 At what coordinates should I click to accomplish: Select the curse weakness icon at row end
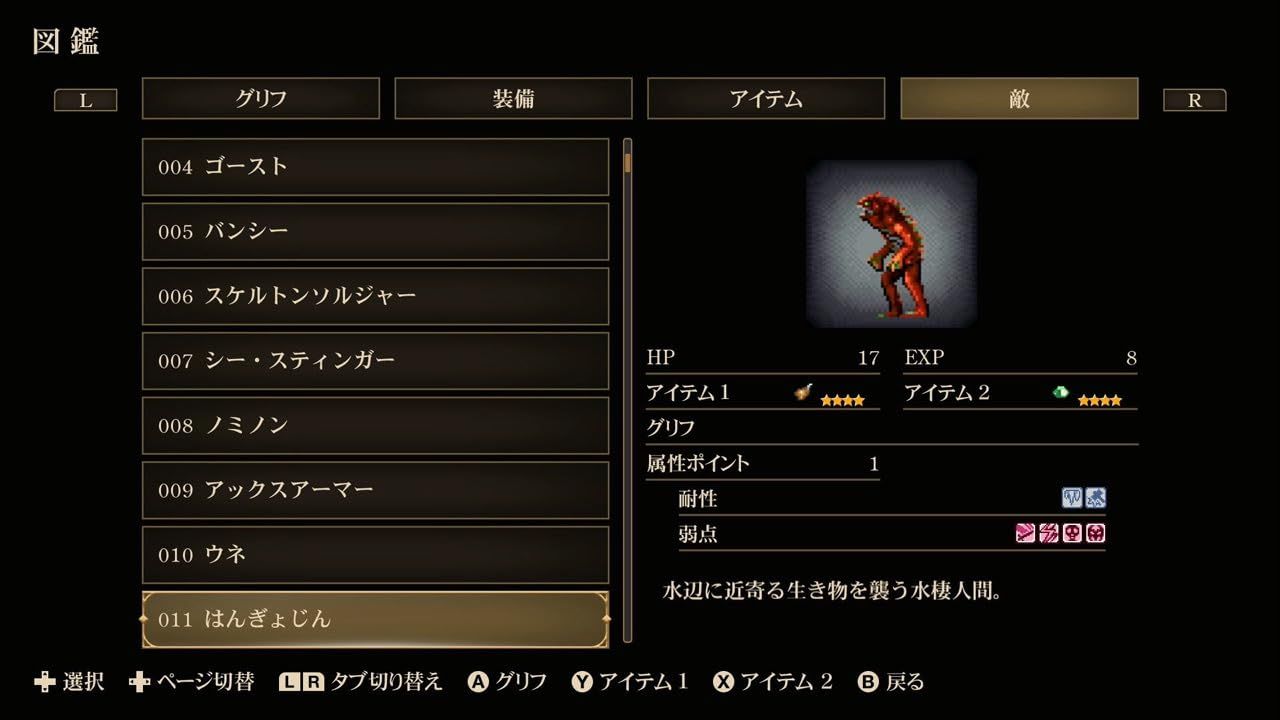[1095, 533]
